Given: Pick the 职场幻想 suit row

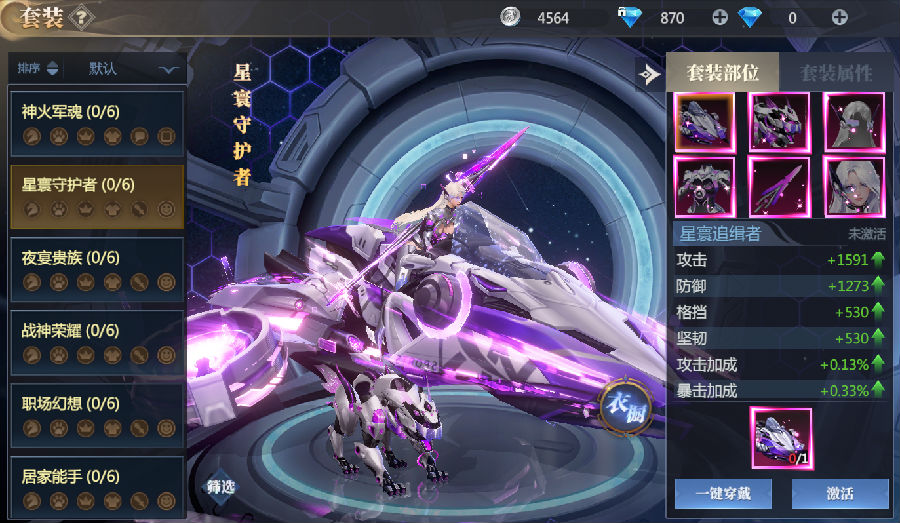Looking at the screenshot, I should click(97, 416).
